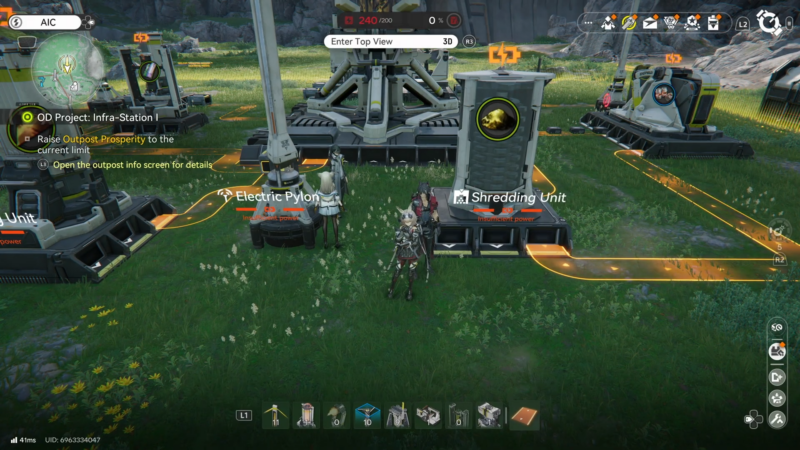Open the envelope mail icon
This screenshot has width=800, height=450.
650,22
